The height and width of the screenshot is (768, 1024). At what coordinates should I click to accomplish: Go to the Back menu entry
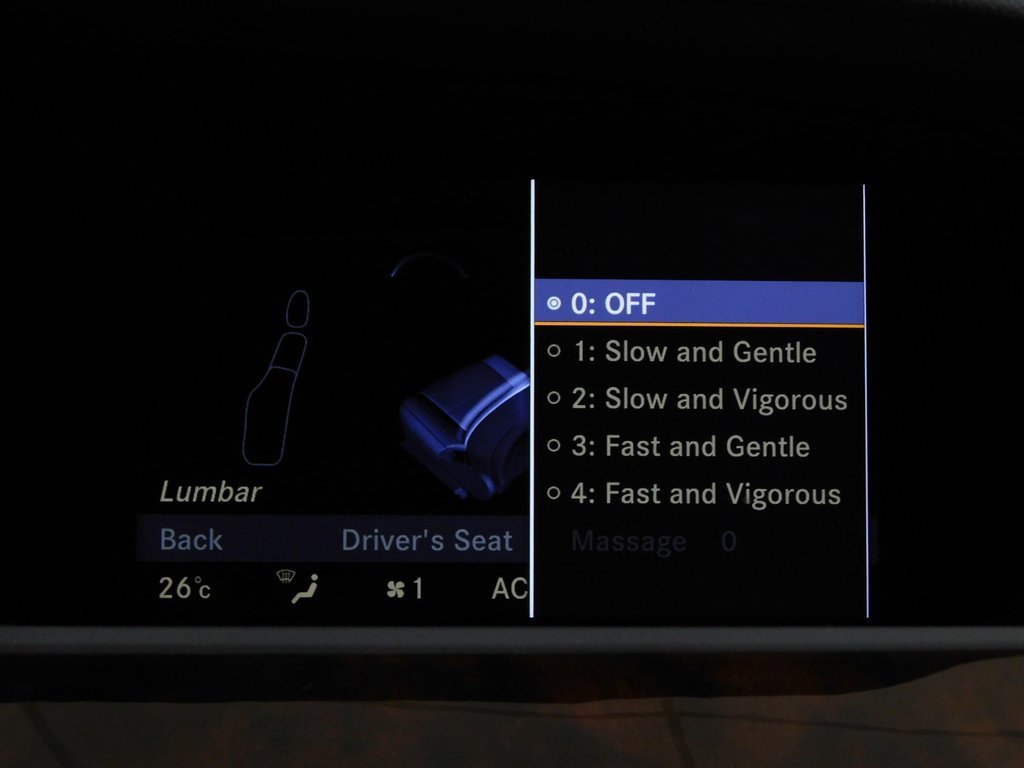point(191,540)
